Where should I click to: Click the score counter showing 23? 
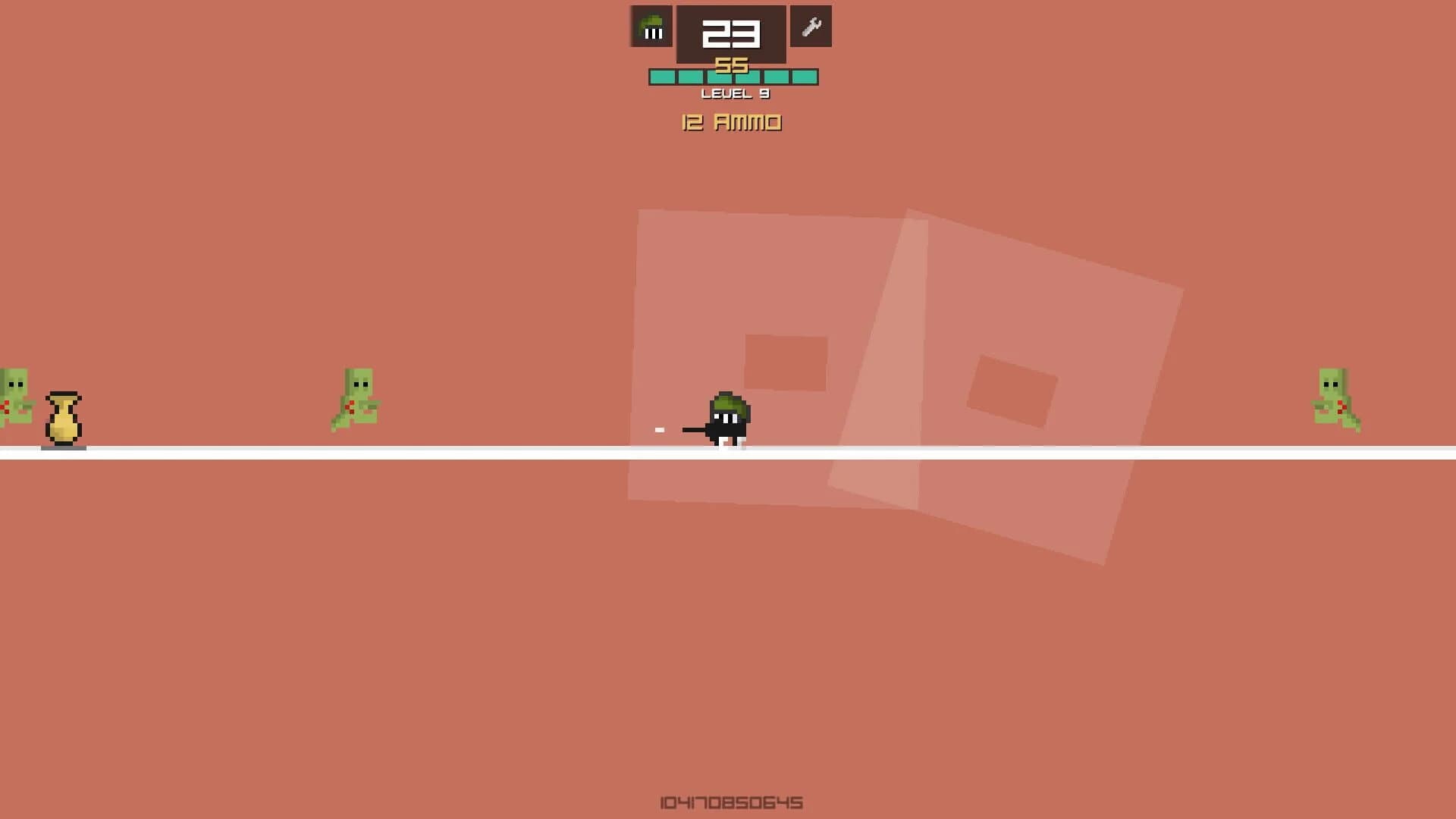point(730,33)
